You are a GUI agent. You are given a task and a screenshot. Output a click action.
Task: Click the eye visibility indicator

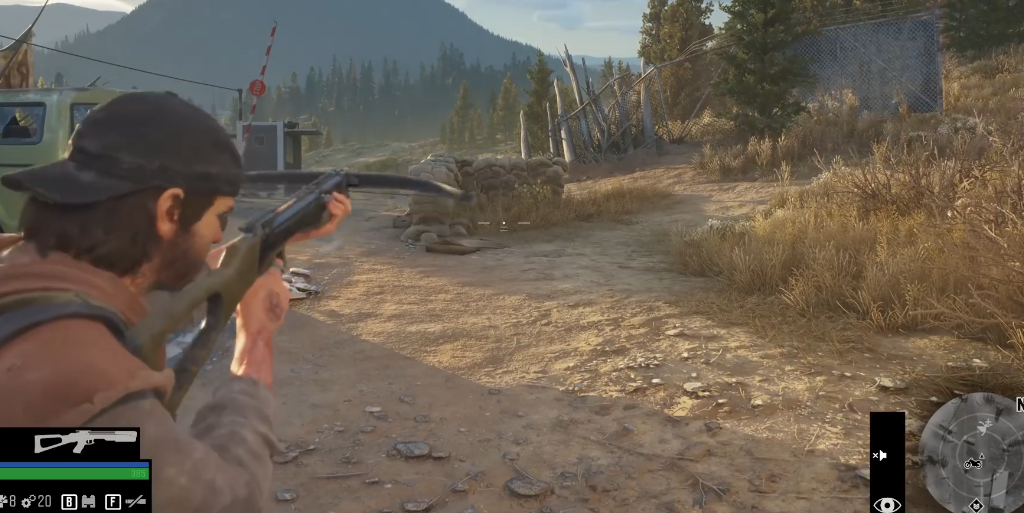(x=886, y=504)
